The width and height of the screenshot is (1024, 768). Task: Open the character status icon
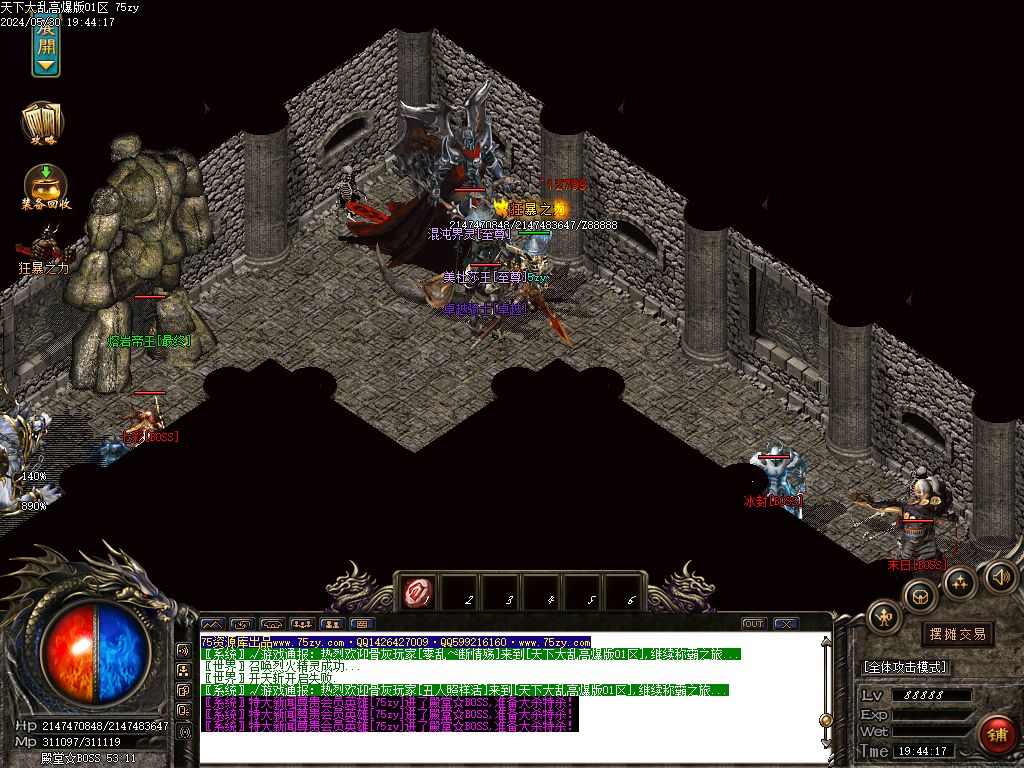(x=884, y=616)
